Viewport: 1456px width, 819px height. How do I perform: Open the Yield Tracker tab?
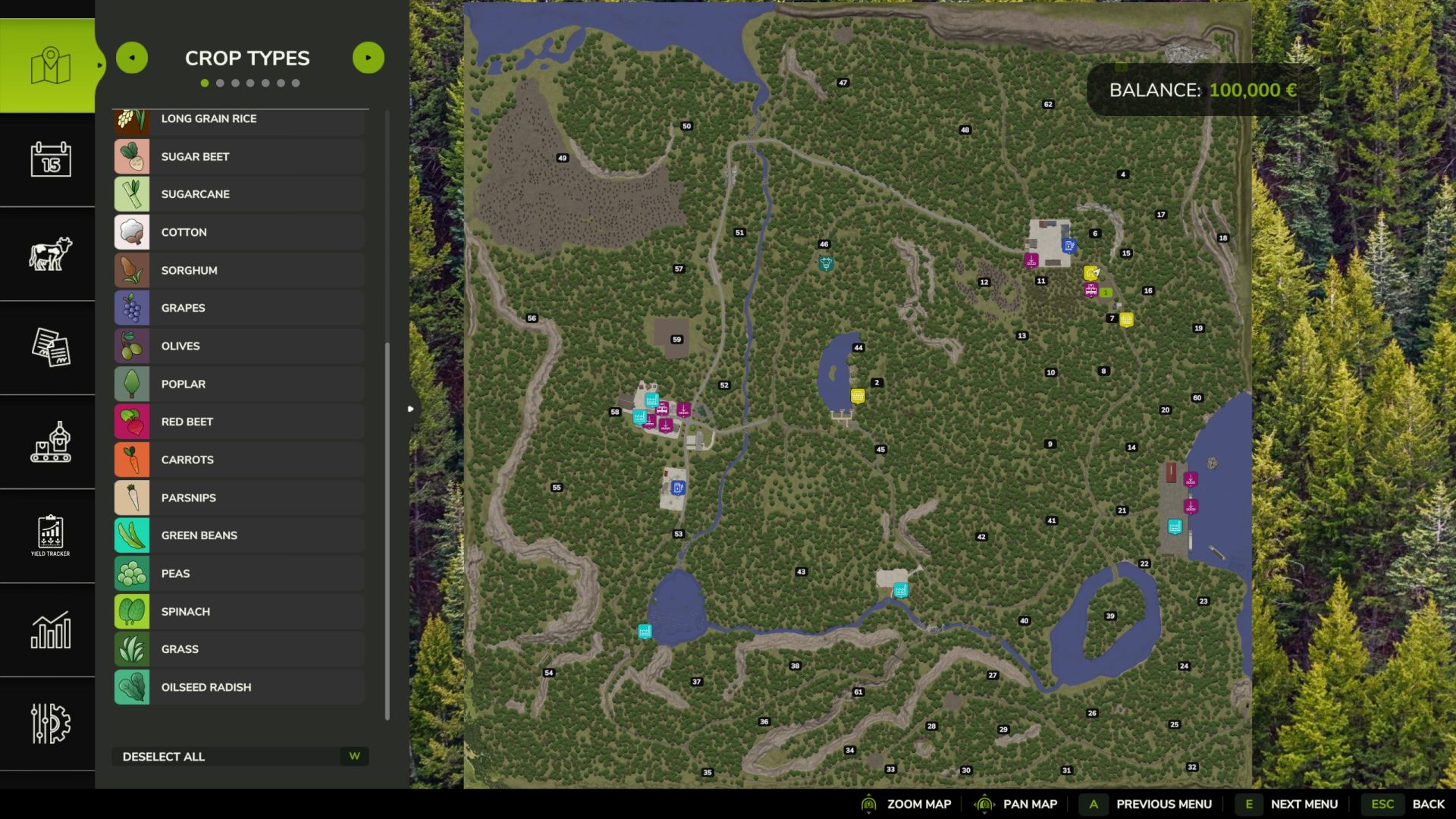50,535
